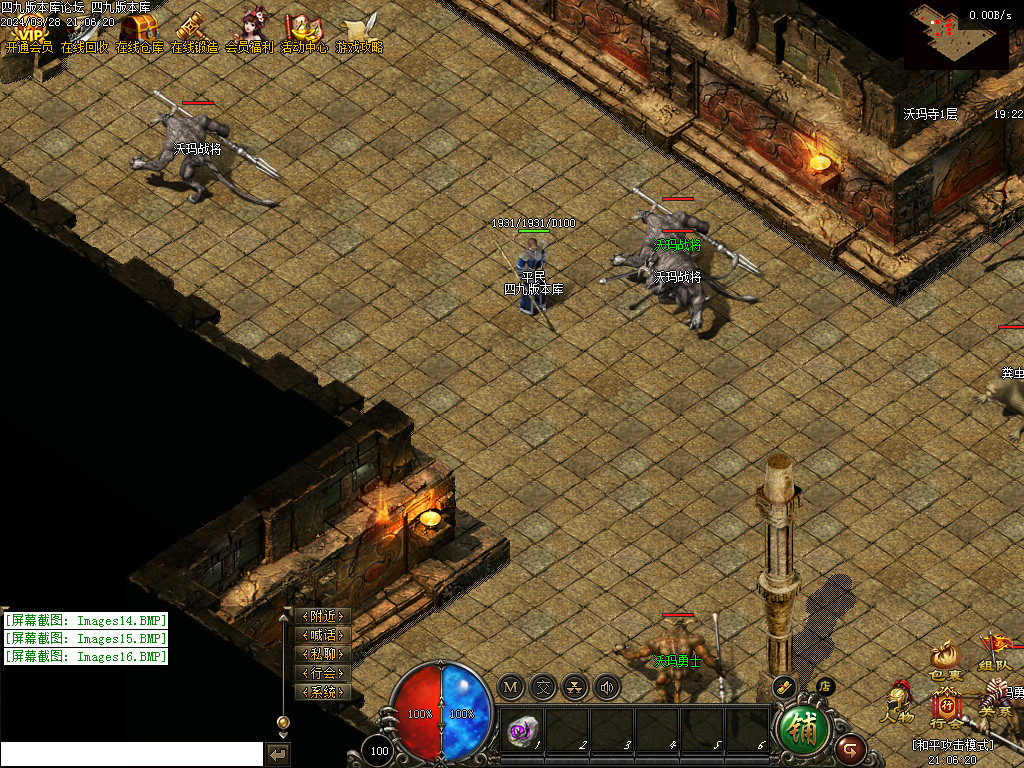Switch chat to the 系统 channel
The width and height of the screenshot is (1024, 768).
pyautogui.click(x=323, y=692)
